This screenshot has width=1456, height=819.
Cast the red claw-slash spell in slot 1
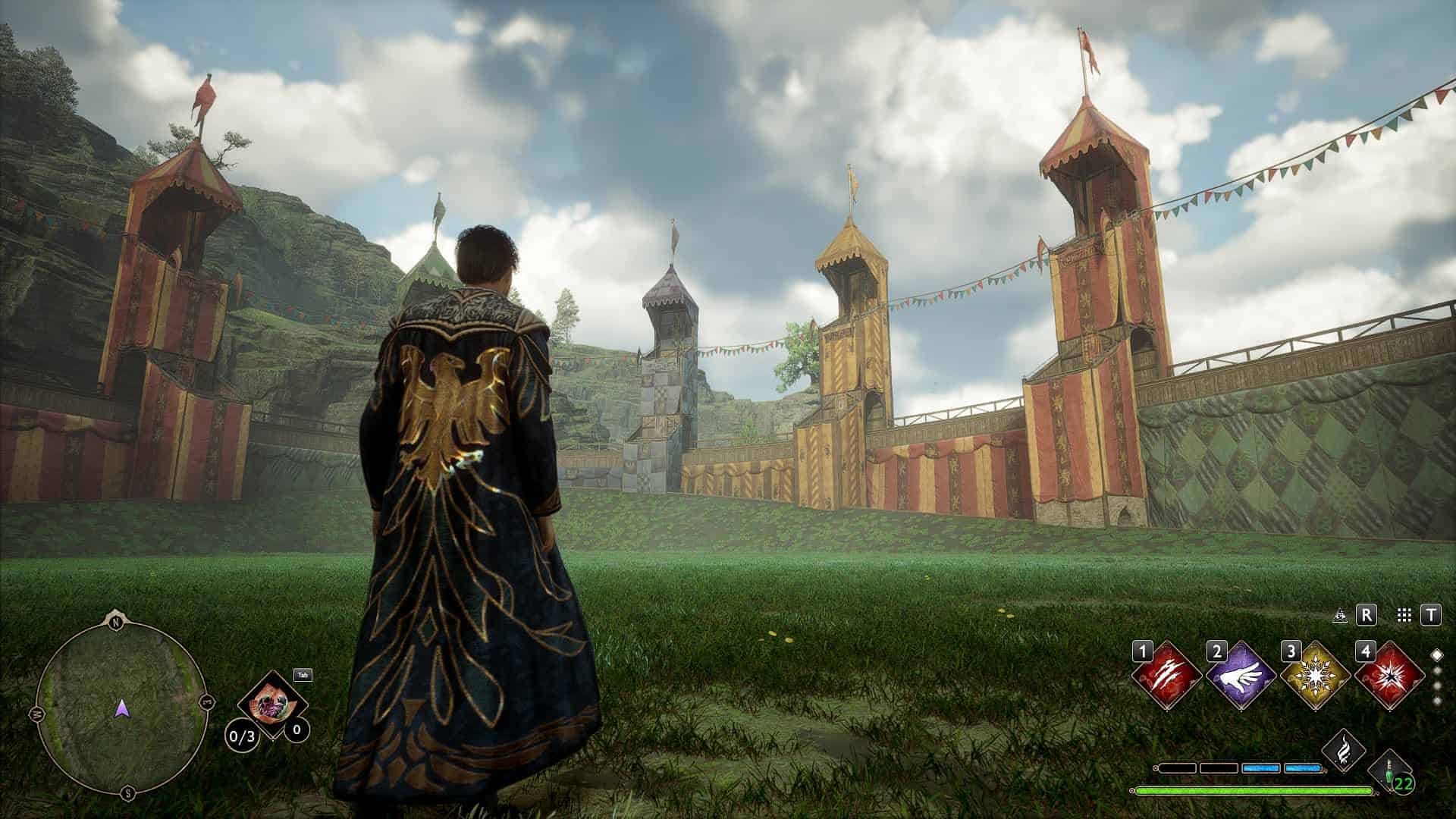pos(1166,676)
